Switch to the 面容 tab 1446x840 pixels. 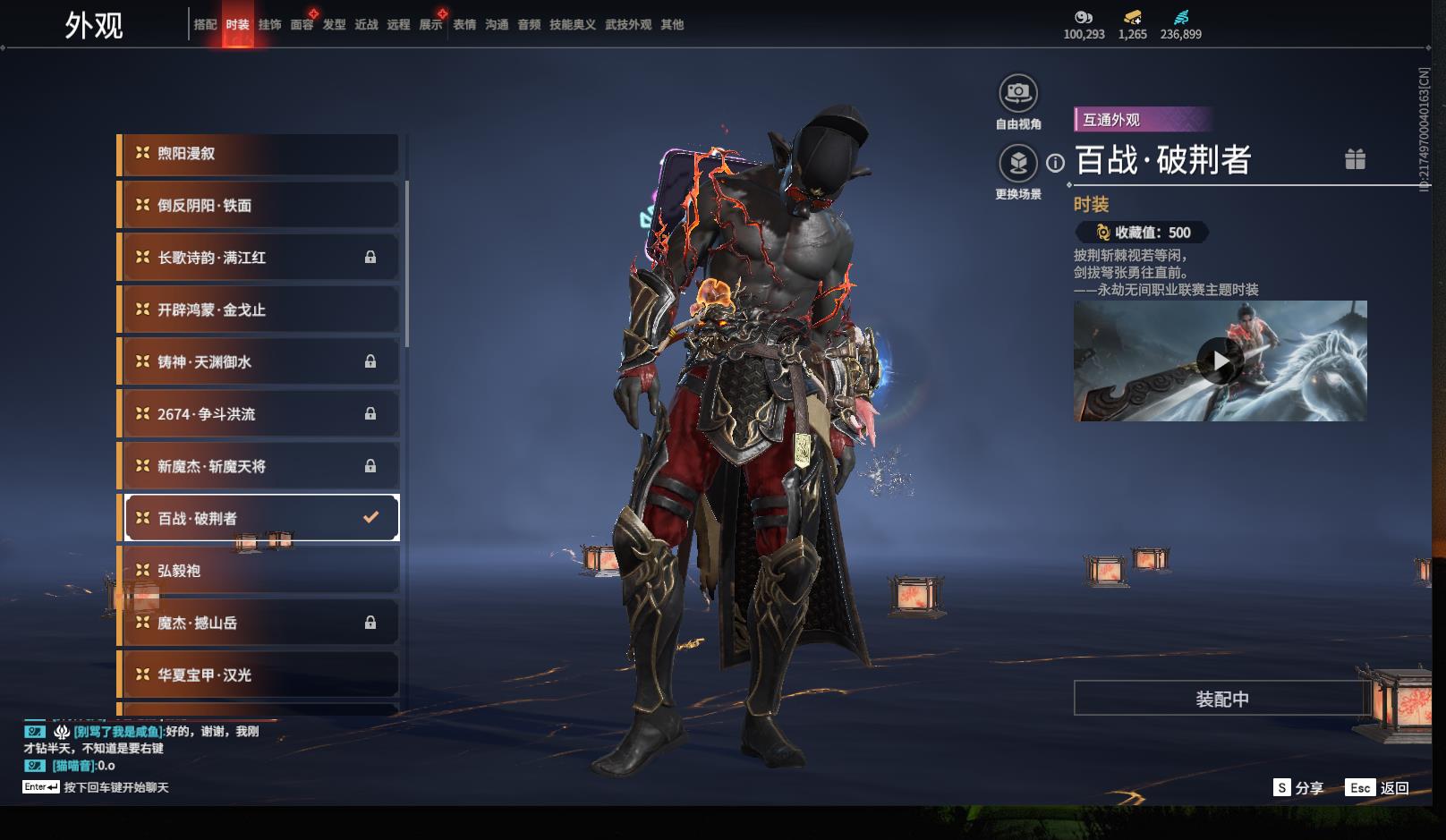302,25
